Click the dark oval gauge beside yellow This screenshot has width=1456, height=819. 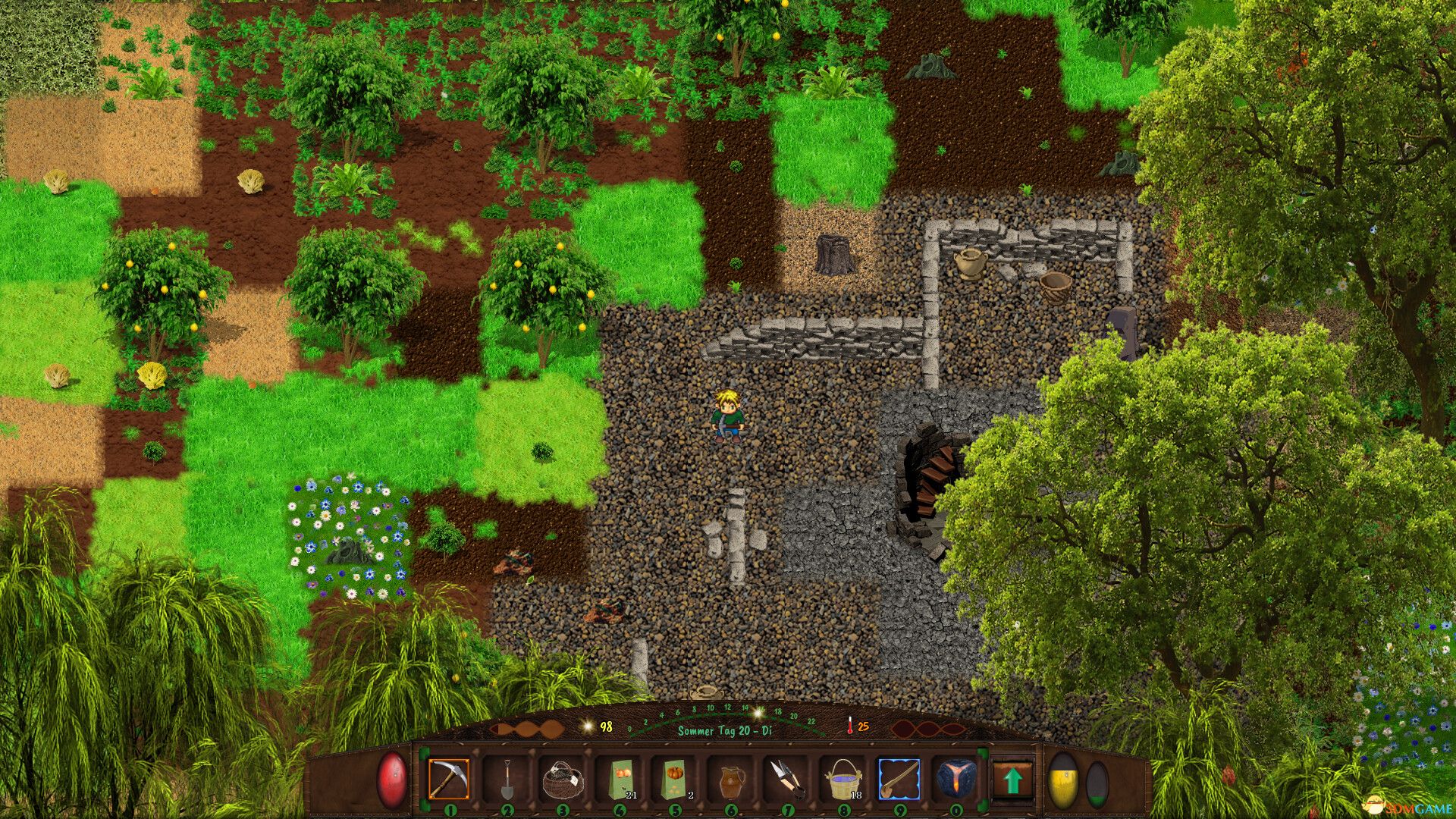tap(1097, 783)
